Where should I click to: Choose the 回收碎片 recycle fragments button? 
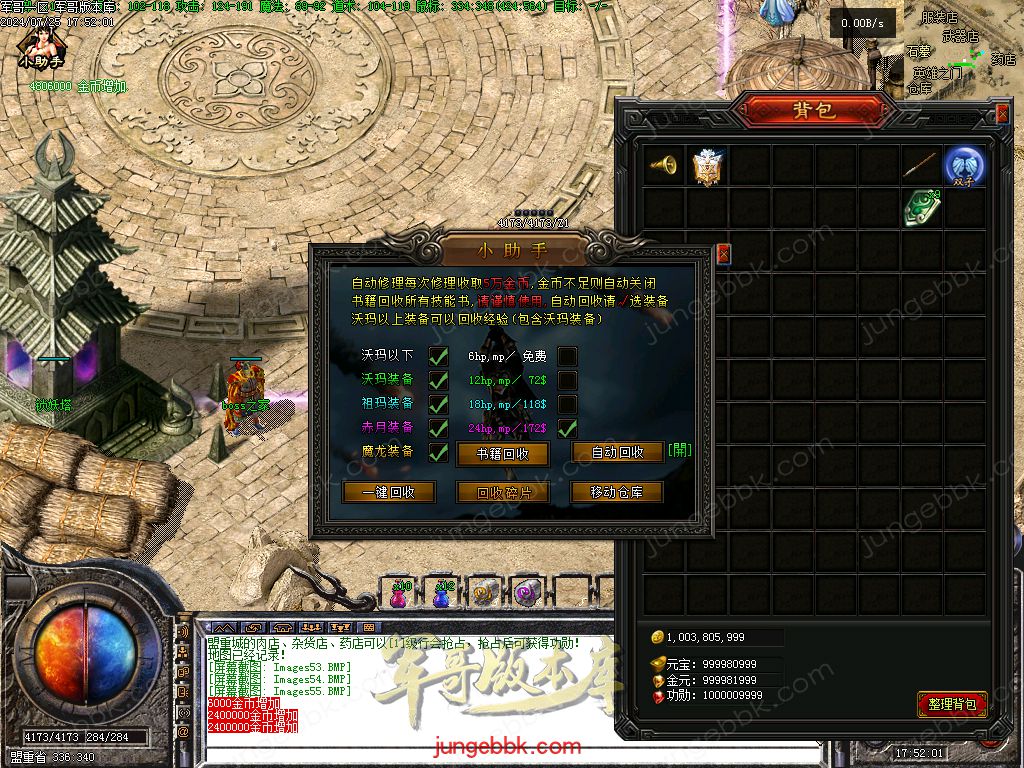tap(502, 492)
